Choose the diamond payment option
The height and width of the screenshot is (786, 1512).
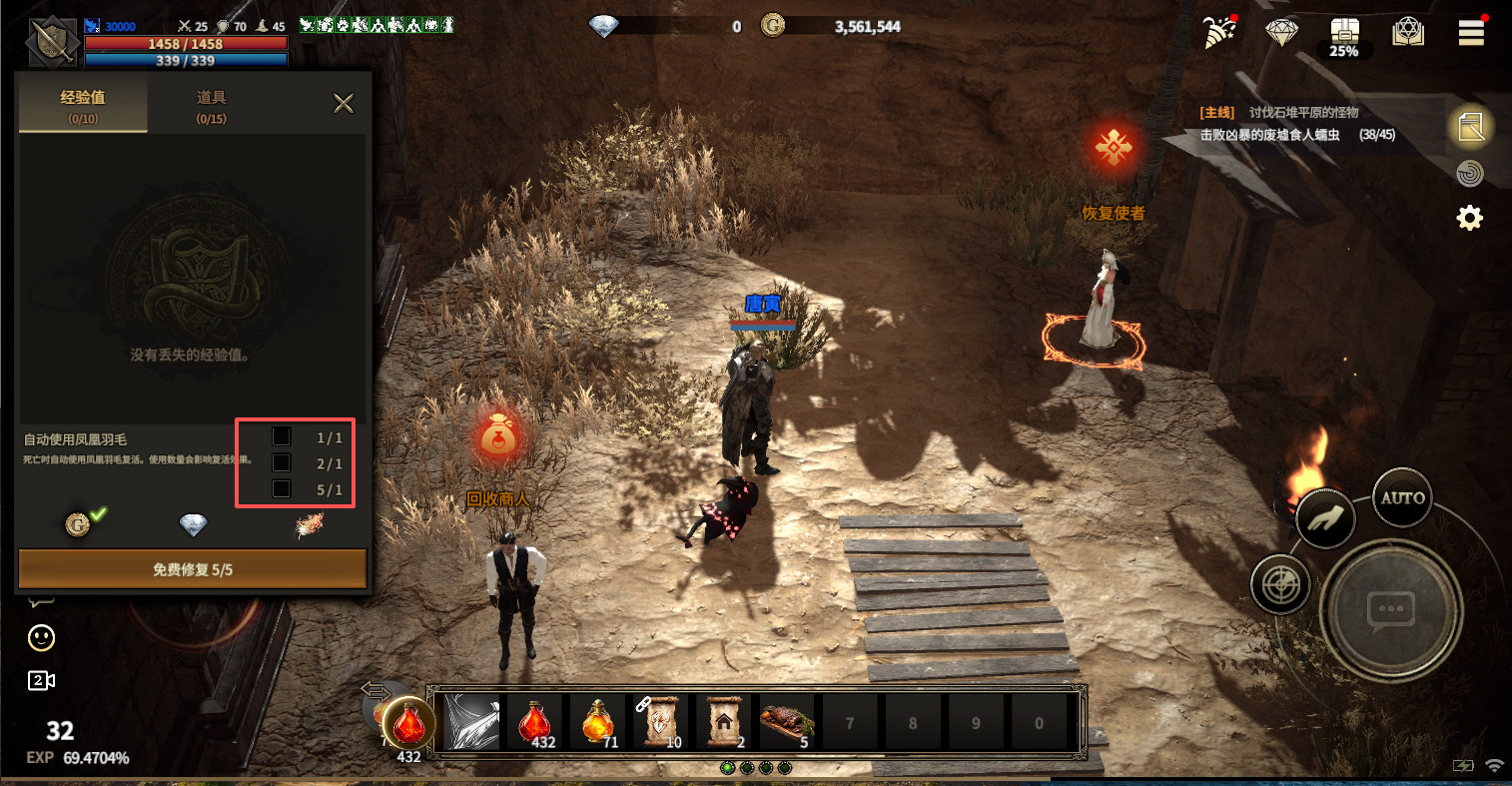click(193, 524)
